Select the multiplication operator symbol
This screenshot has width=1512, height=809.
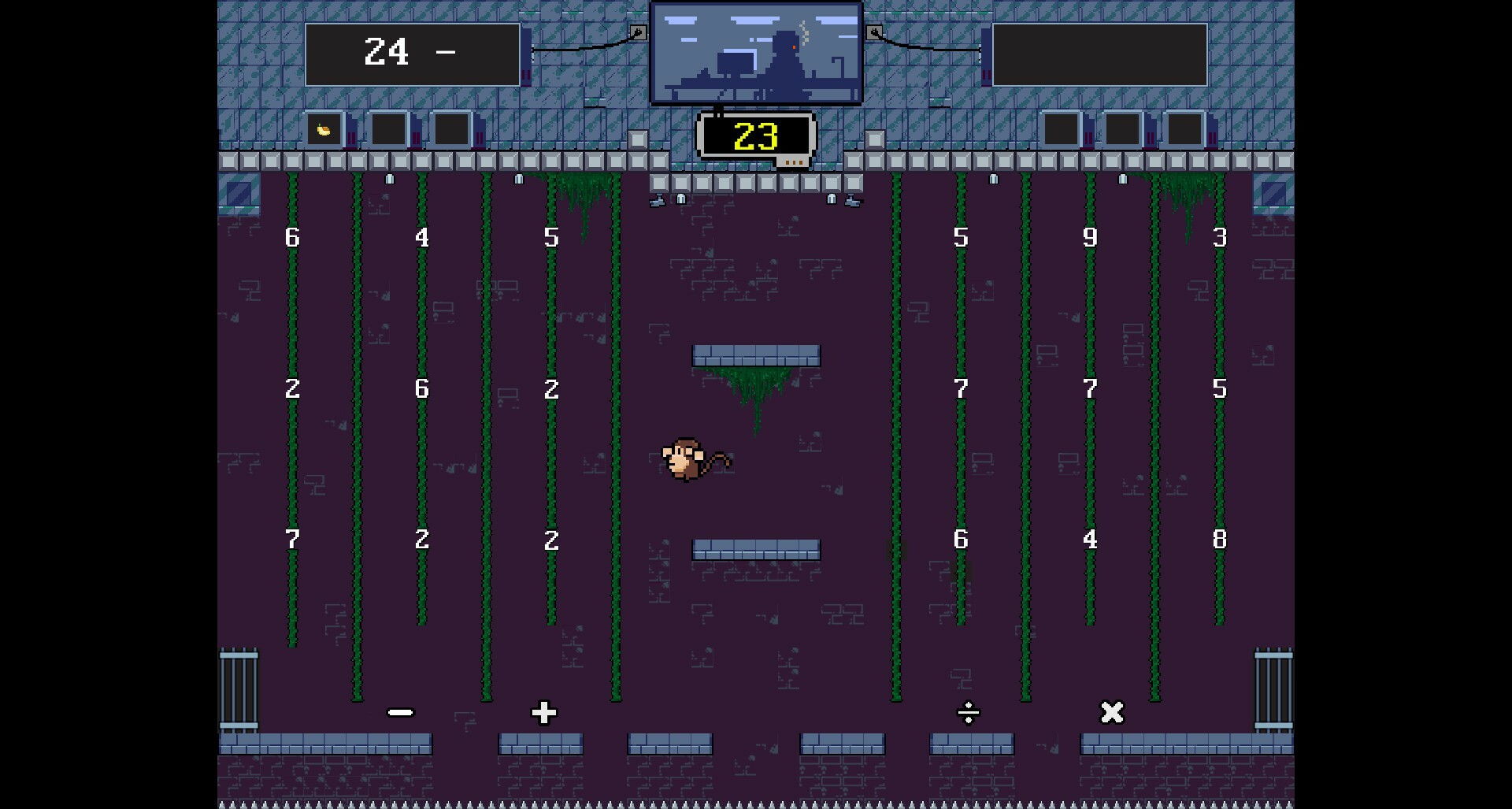(1110, 713)
